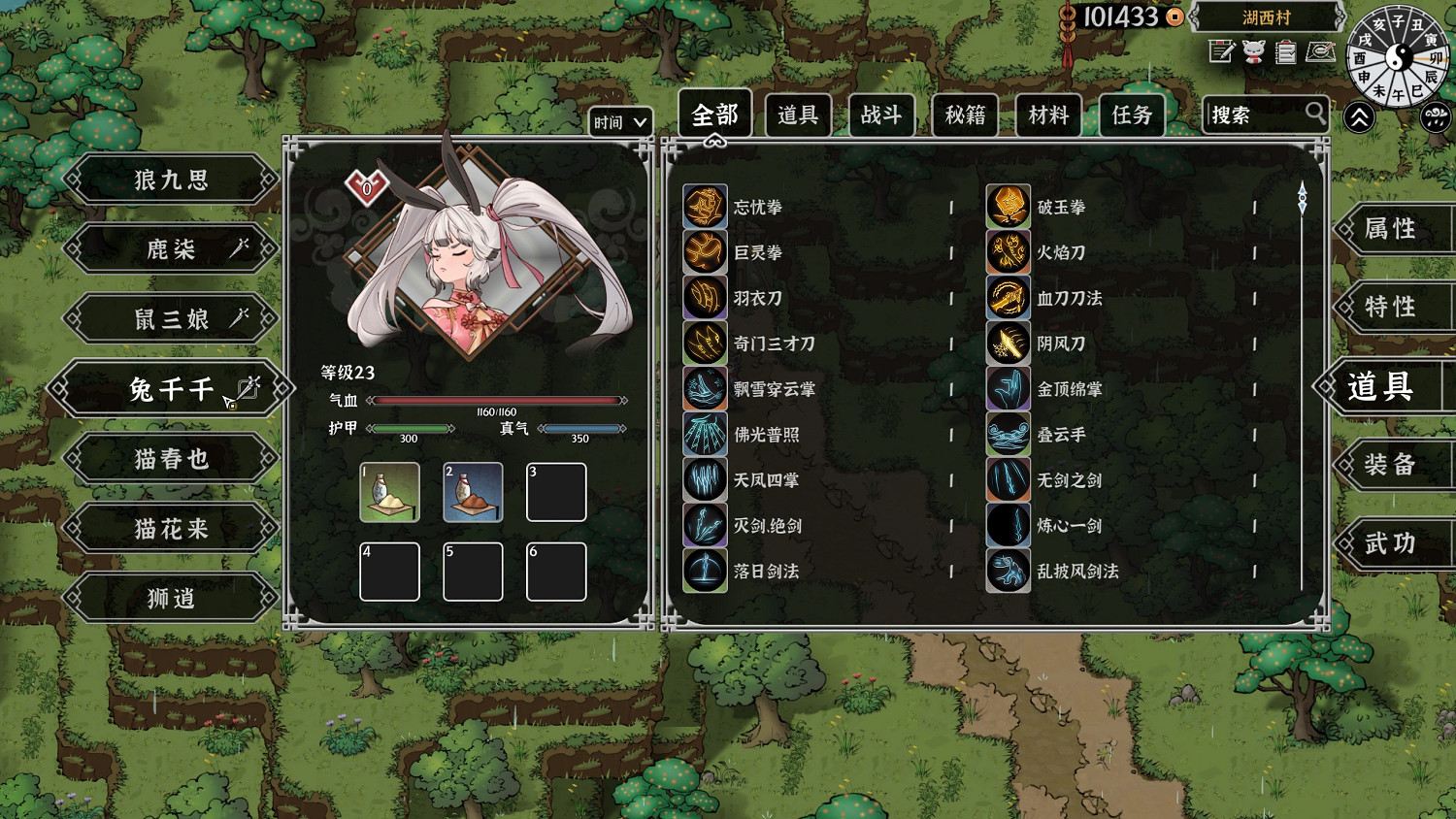This screenshot has width=1456, height=819.
Task: Click the white cat icon in the top toolbar
Action: pos(1253,52)
